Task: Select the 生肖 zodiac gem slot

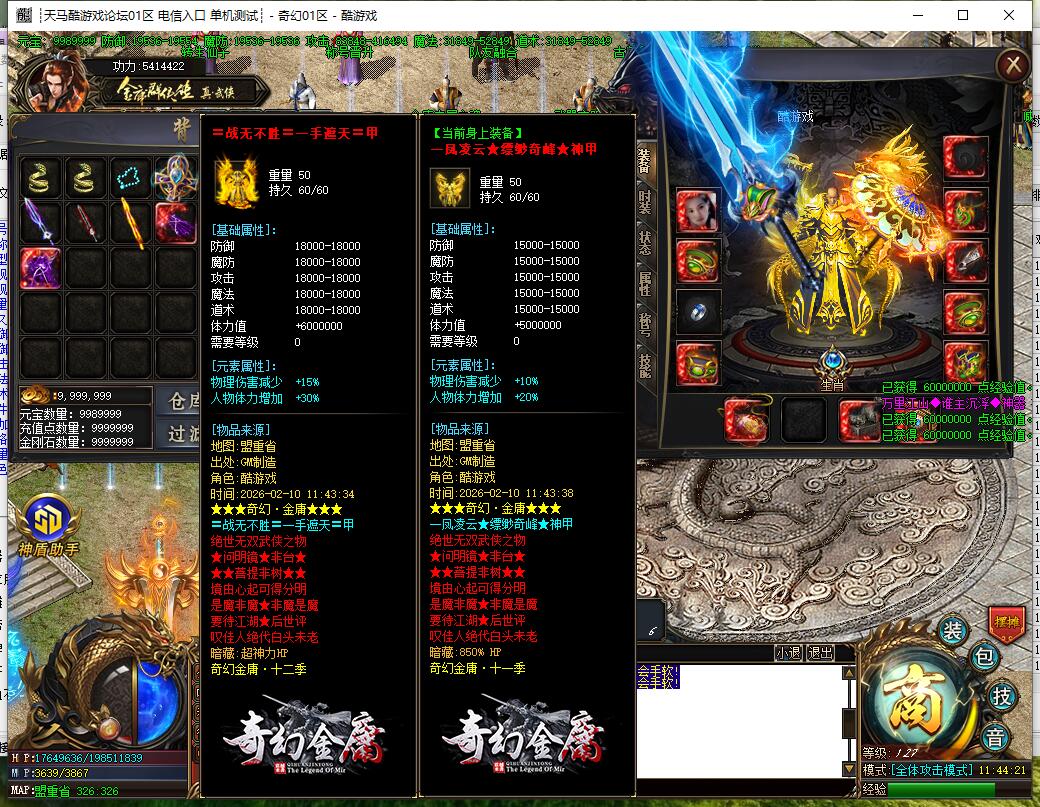Action: (x=832, y=363)
